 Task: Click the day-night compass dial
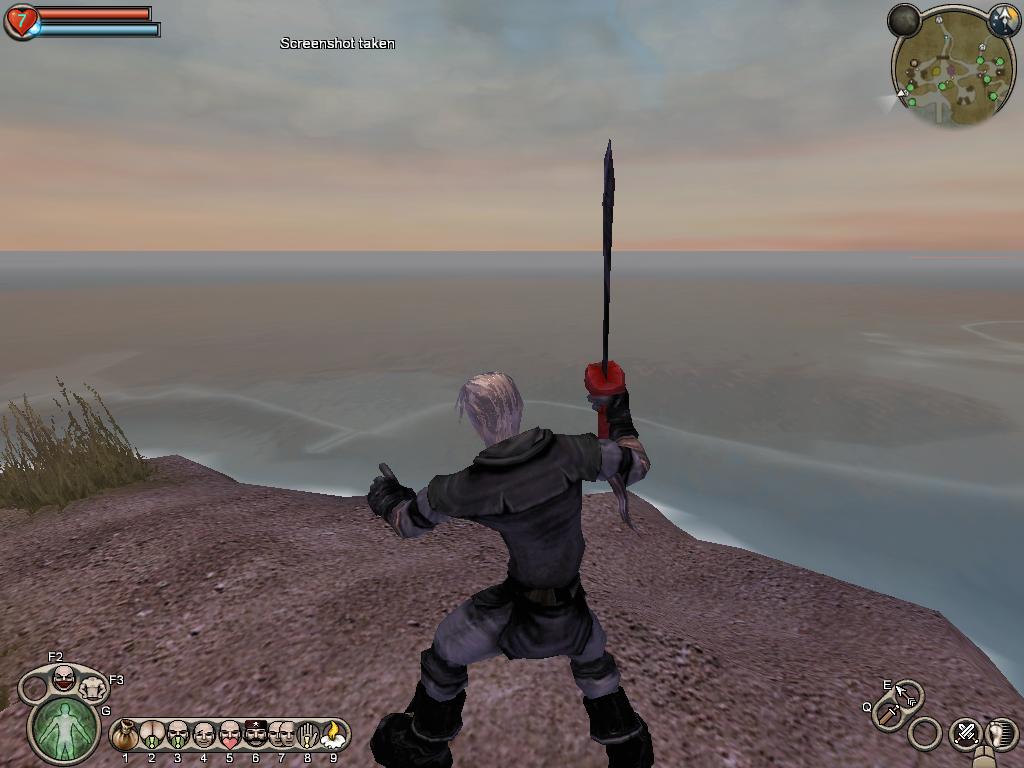coord(1003,20)
